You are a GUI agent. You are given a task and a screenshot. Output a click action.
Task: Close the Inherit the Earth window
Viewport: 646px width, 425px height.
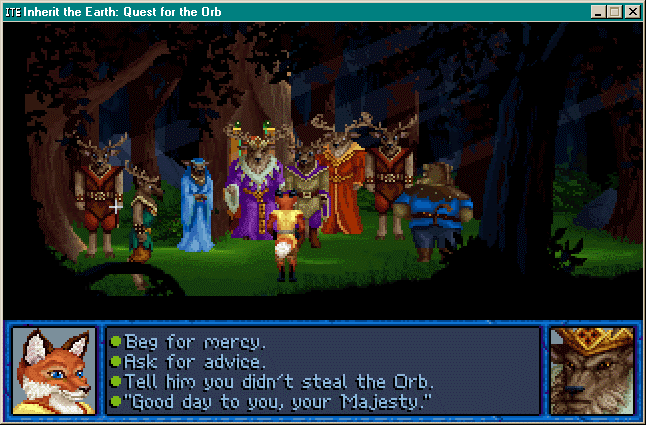click(x=634, y=12)
